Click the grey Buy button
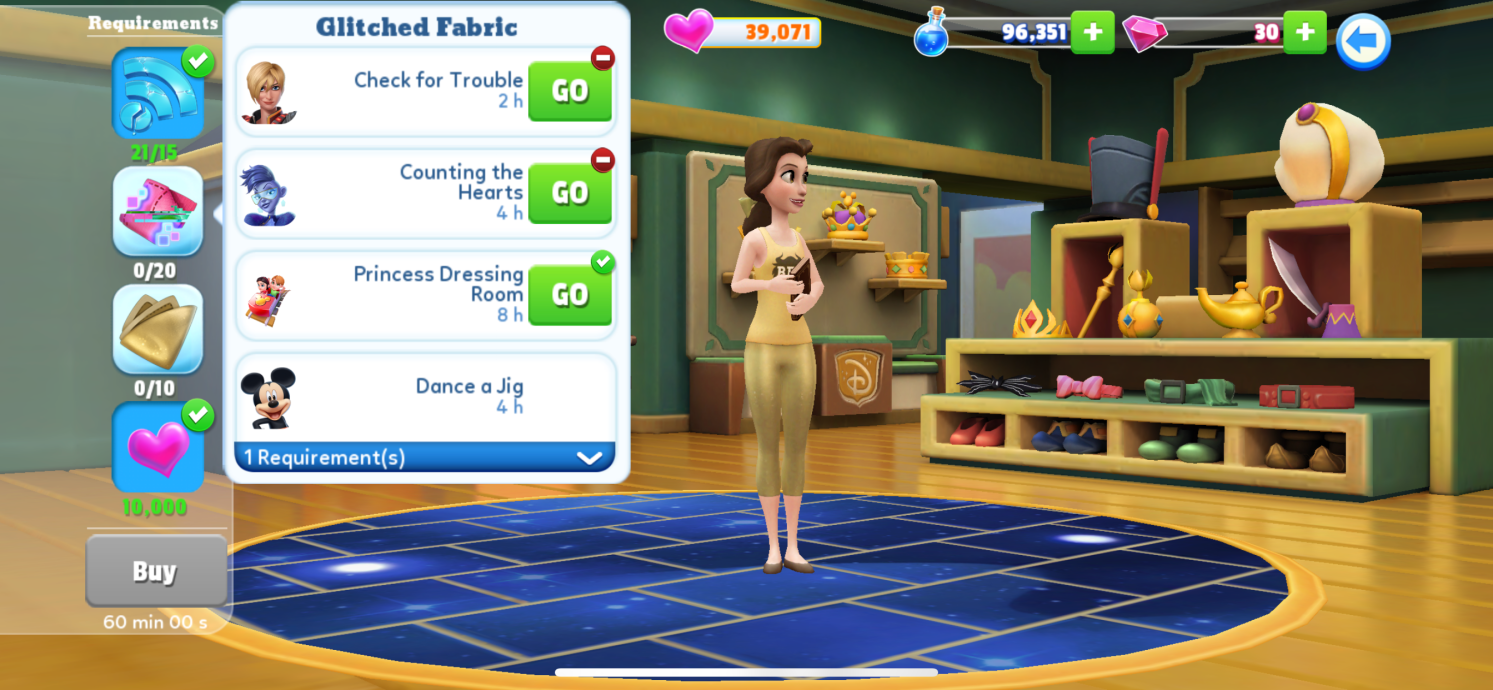This screenshot has width=1493, height=690. pyautogui.click(x=155, y=571)
